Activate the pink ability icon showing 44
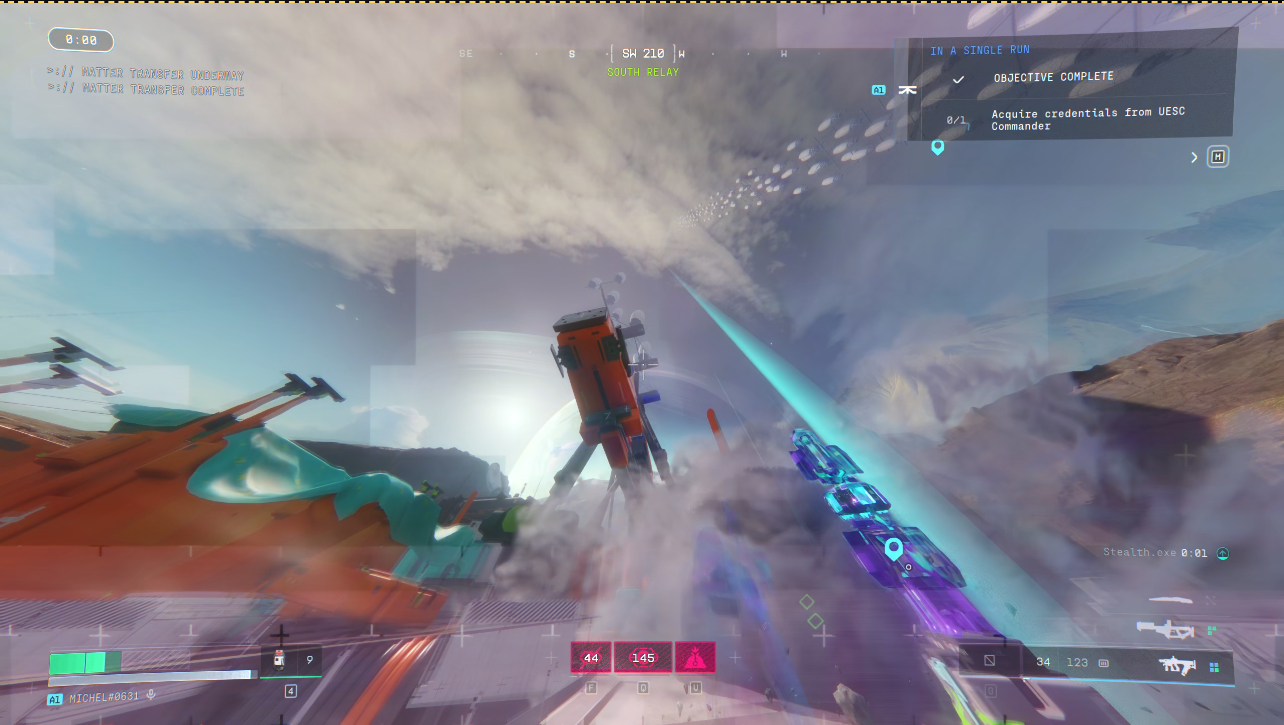The image size is (1284, 725). [x=591, y=657]
